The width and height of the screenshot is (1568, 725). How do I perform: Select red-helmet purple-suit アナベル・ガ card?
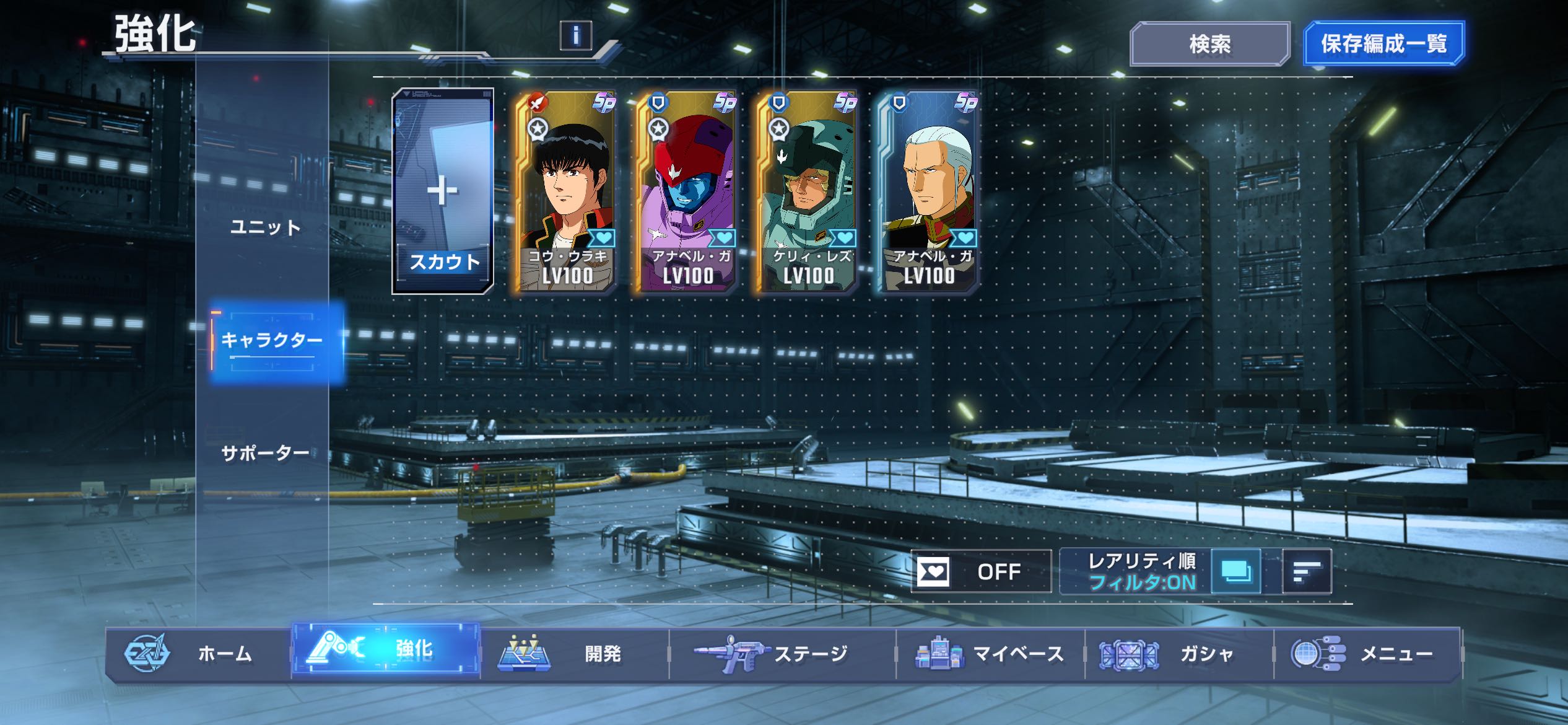click(x=686, y=191)
